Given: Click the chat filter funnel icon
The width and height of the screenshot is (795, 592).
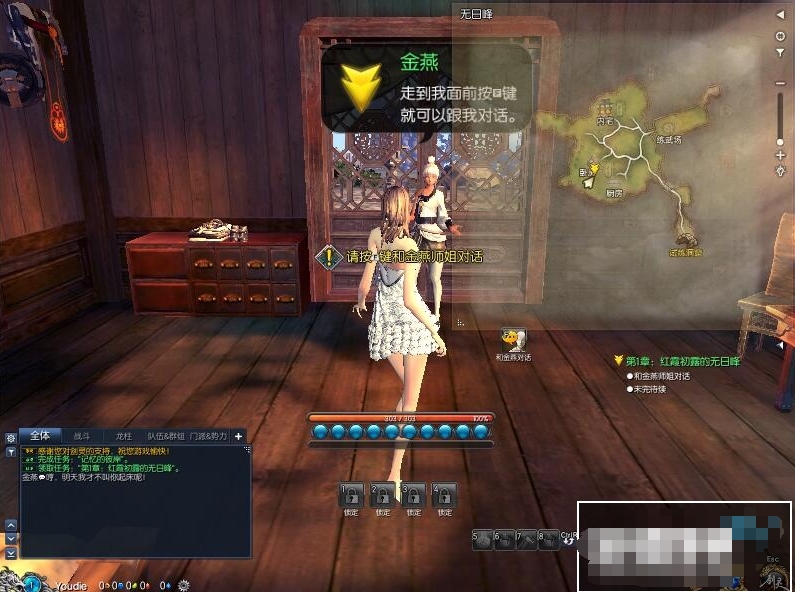Looking at the screenshot, I should 11,452.
